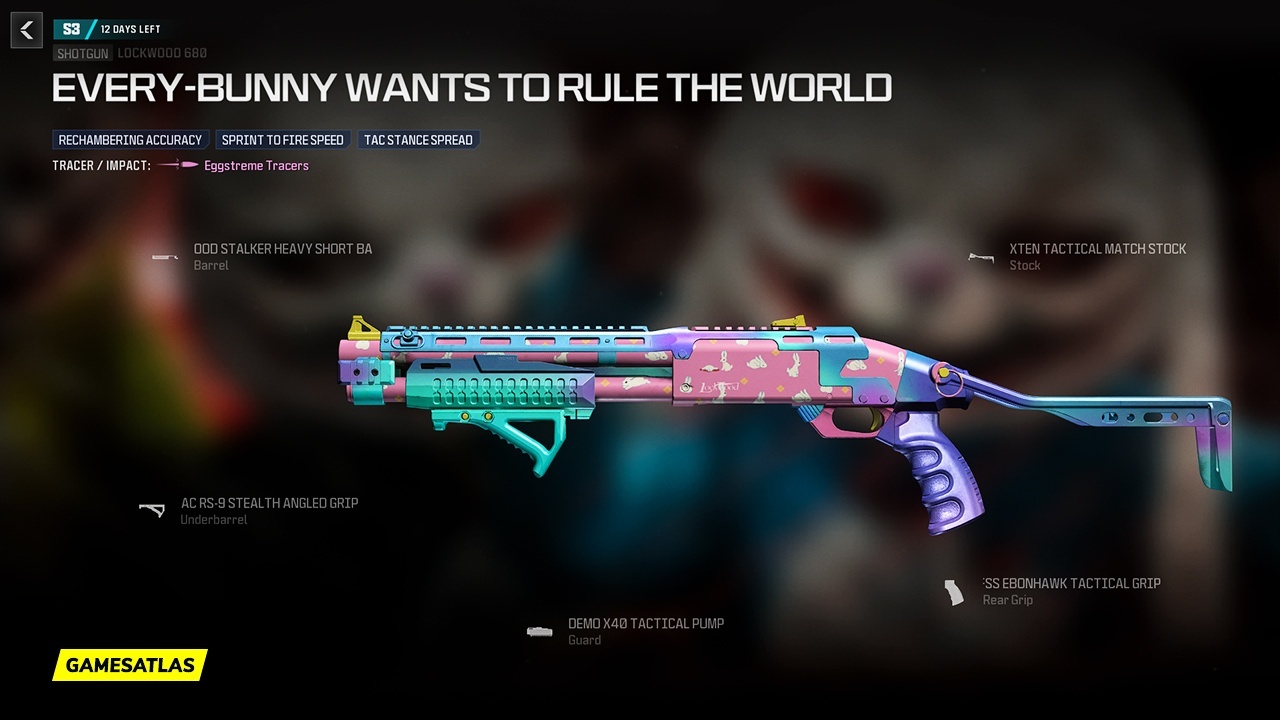This screenshot has width=1280, height=720.
Task: Open the GamesAtlas logo
Action: click(128, 666)
